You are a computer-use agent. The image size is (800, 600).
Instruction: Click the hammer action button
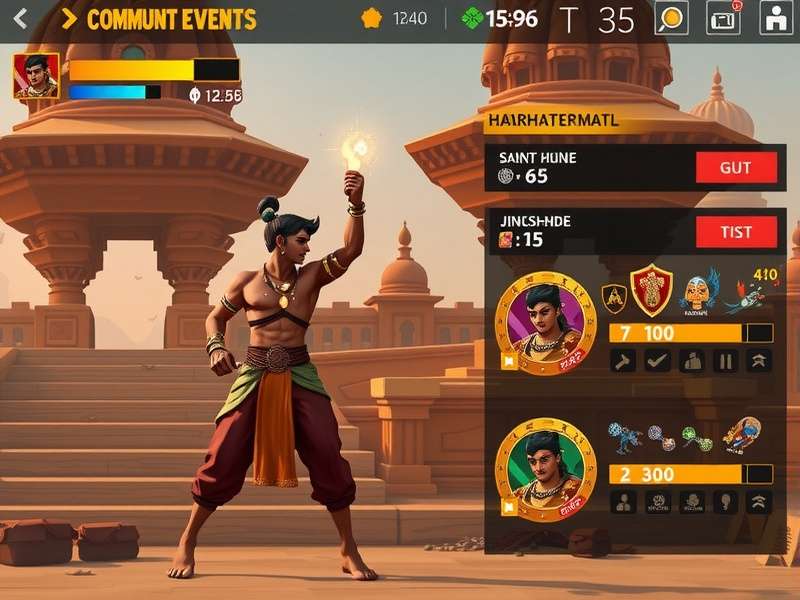click(x=623, y=361)
